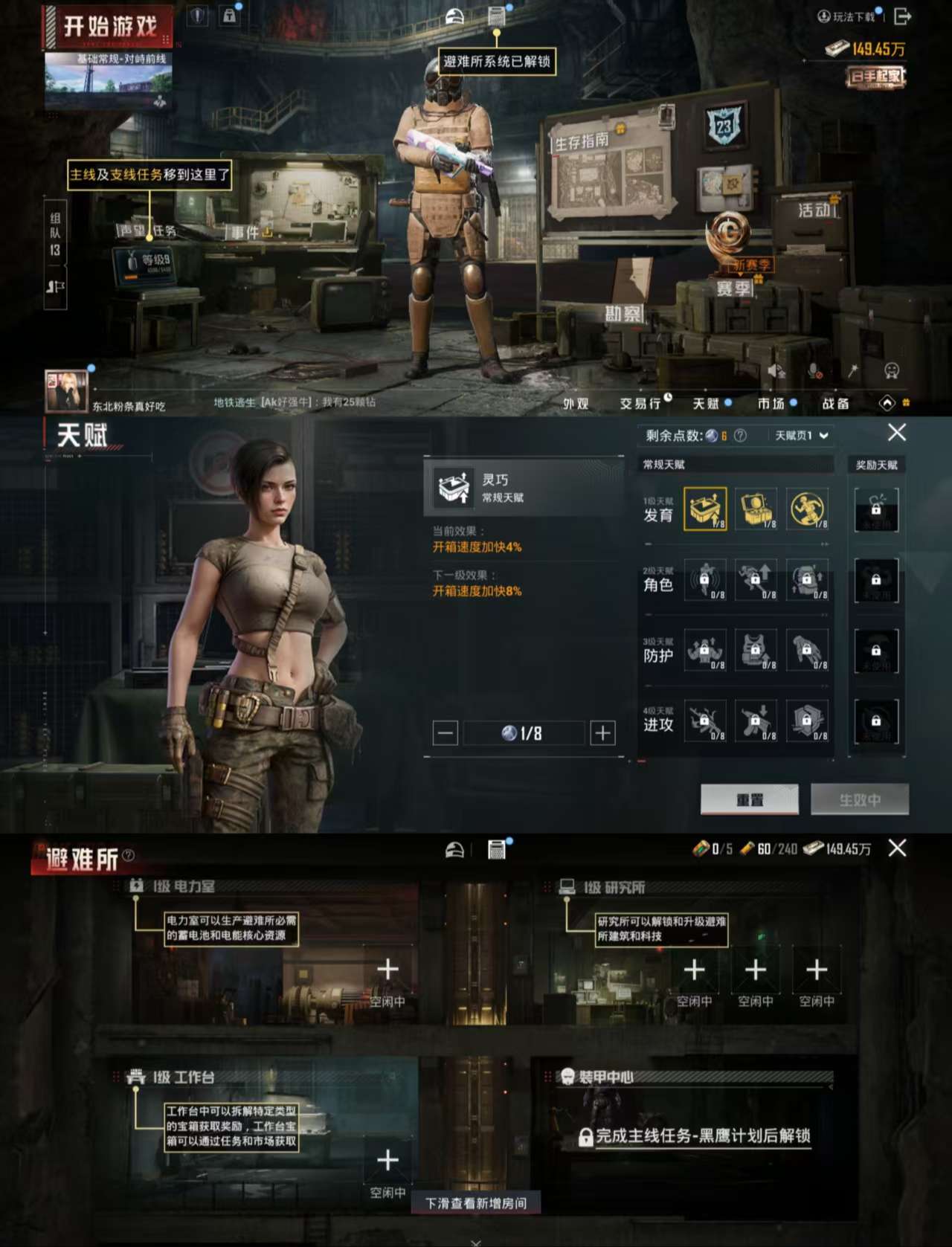Click 下滑查看新增房间 to view new rooms
The height and width of the screenshot is (1247, 952).
coord(476,1203)
